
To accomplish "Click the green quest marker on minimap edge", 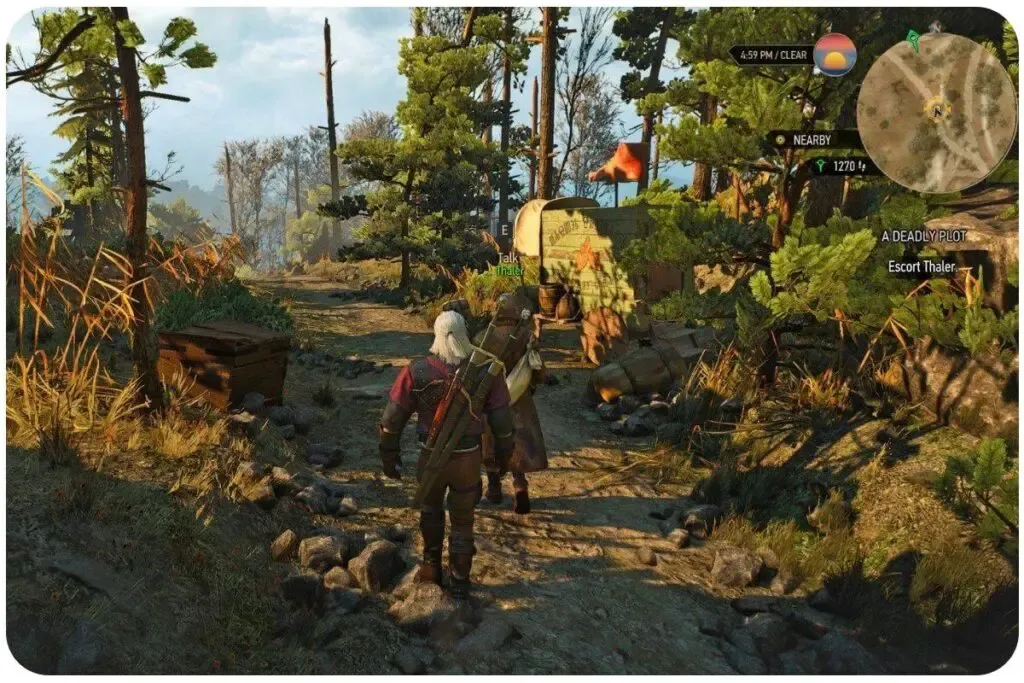I will (x=912, y=40).
